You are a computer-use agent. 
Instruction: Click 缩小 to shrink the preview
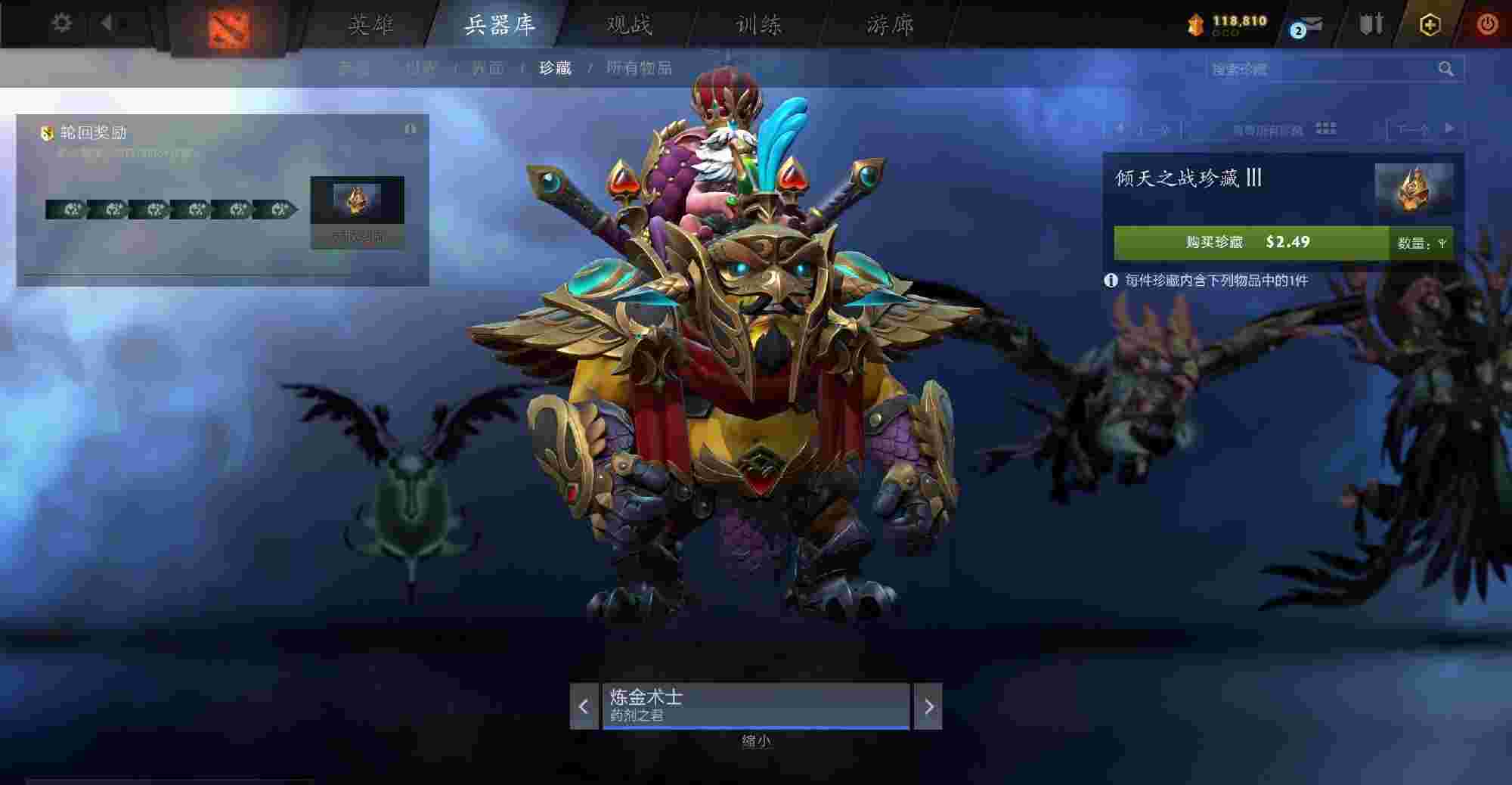click(756, 741)
